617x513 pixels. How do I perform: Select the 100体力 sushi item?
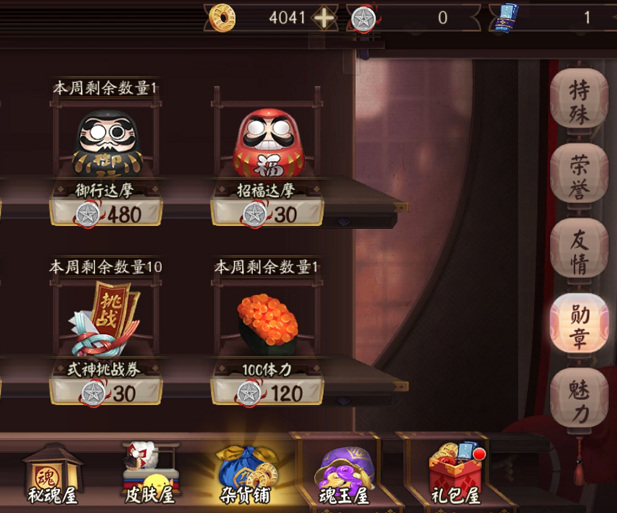point(266,320)
